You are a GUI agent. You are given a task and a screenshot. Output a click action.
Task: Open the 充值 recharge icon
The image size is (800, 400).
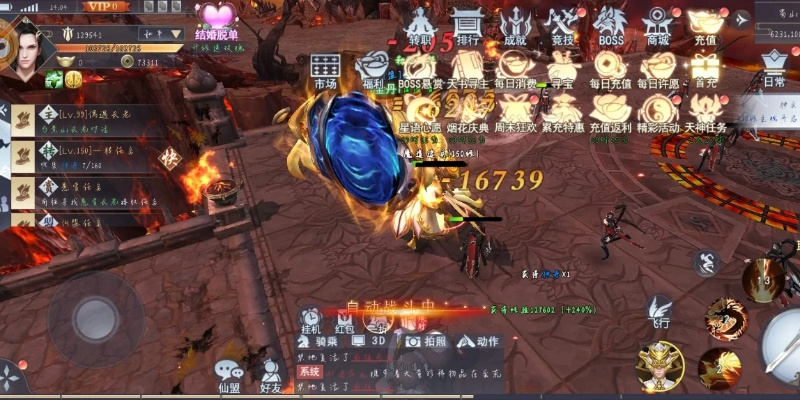click(705, 26)
